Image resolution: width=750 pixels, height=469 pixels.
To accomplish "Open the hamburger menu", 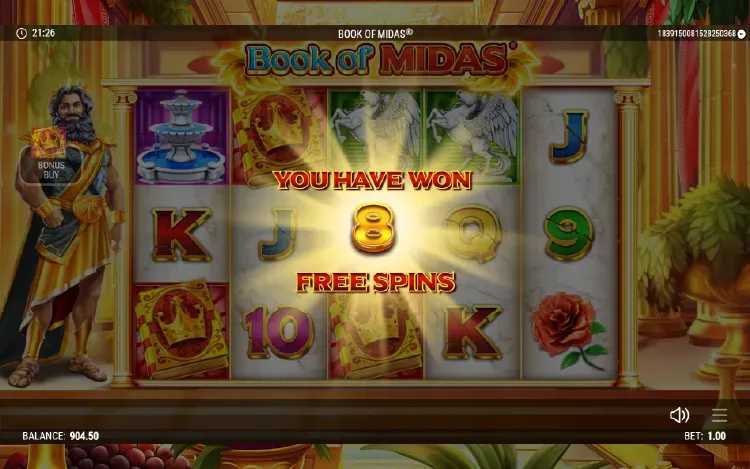I will point(720,415).
